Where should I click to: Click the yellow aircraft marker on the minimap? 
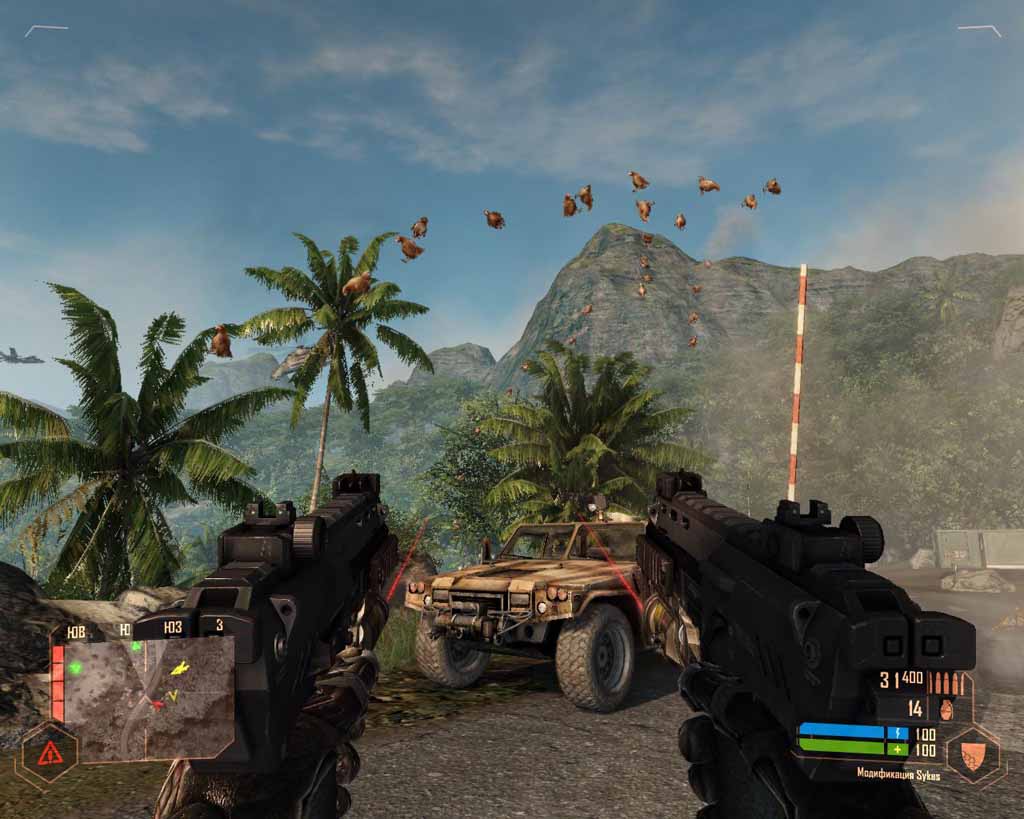pyautogui.click(x=180, y=667)
